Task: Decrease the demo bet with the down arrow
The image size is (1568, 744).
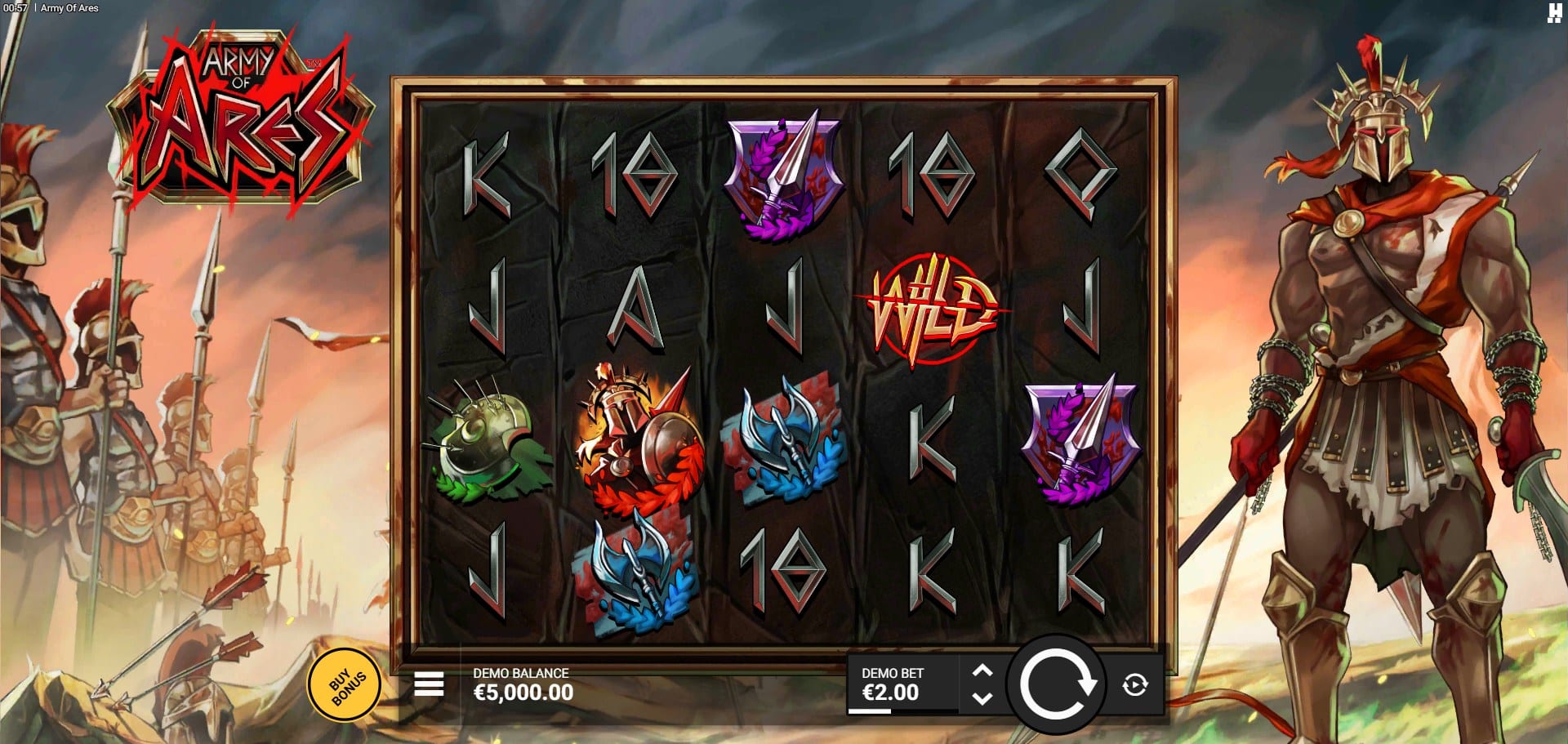Action: tap(982, 699)
